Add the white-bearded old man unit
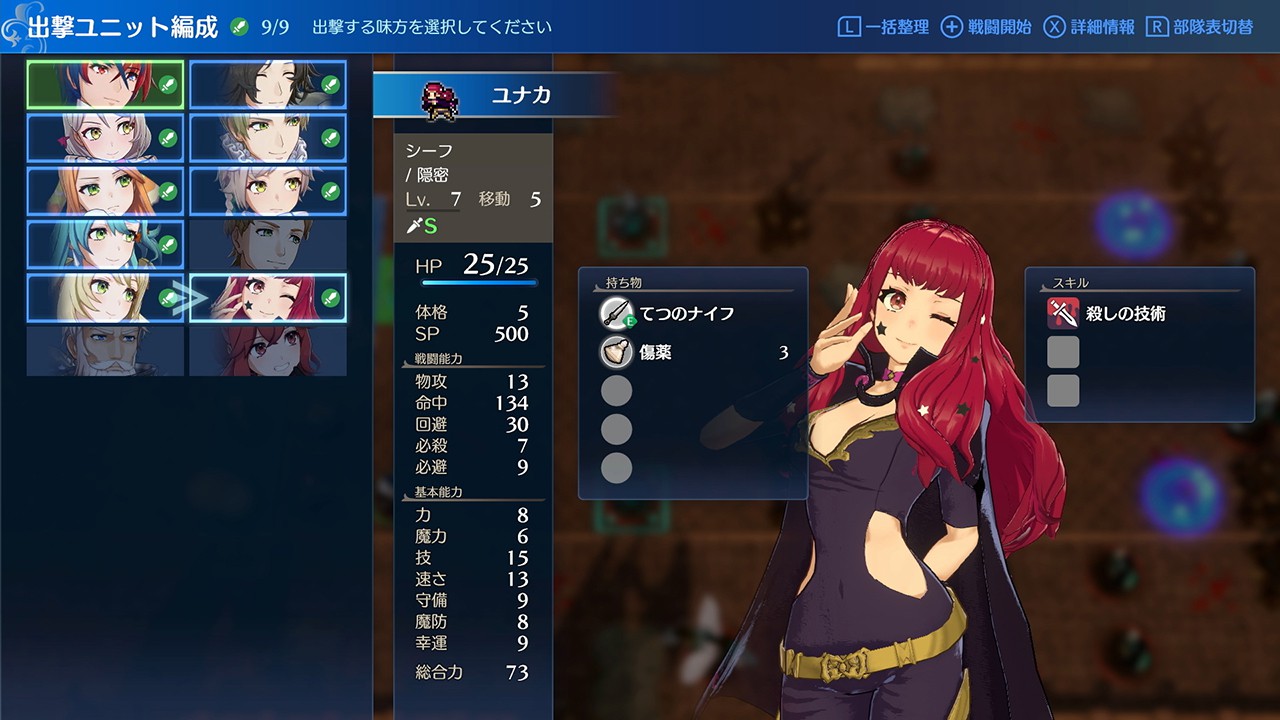Viewport: 1280px width, 720px height. pyautogui.click(x=105, y=351)
